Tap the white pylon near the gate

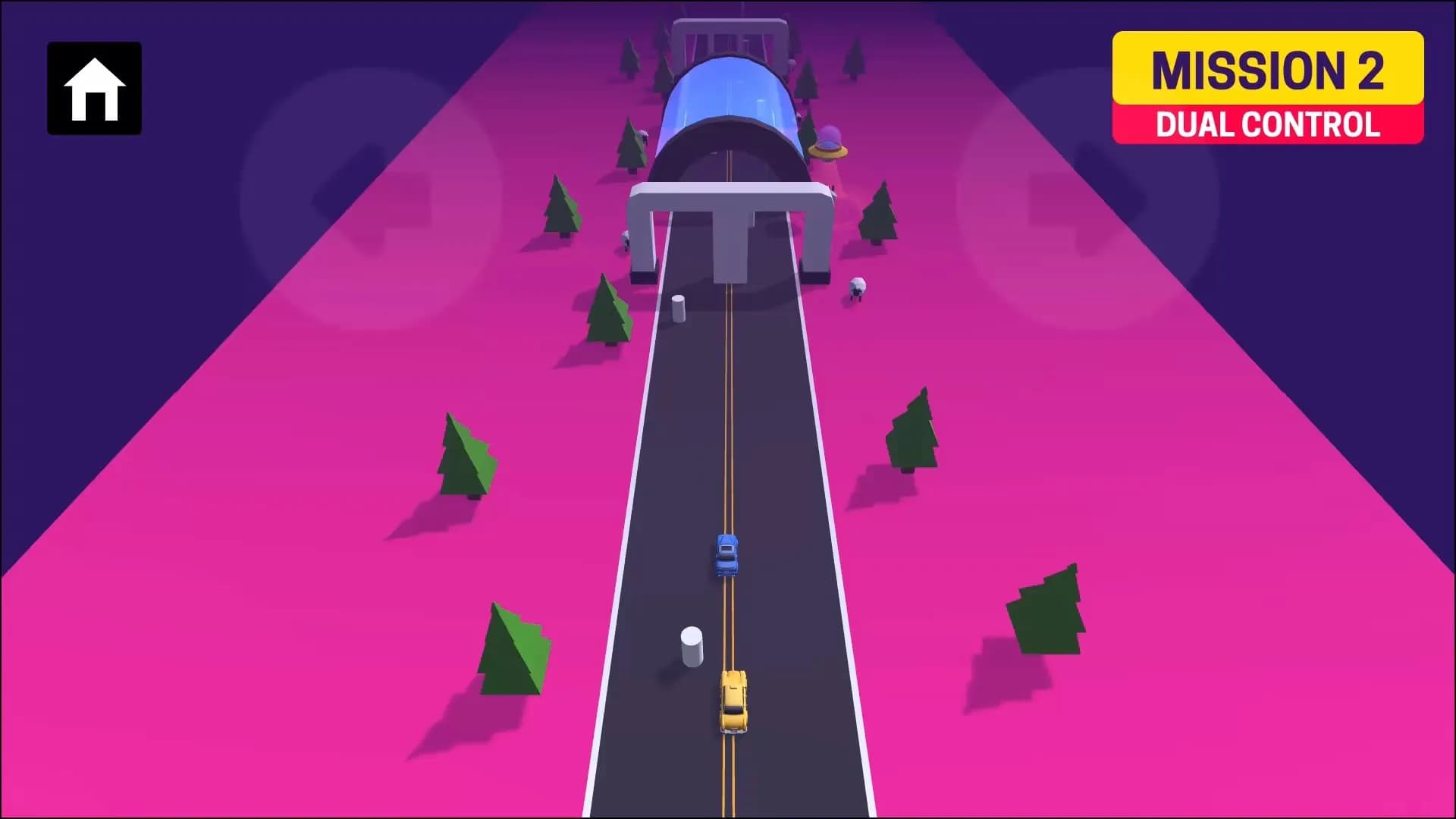tap(679, 309)
